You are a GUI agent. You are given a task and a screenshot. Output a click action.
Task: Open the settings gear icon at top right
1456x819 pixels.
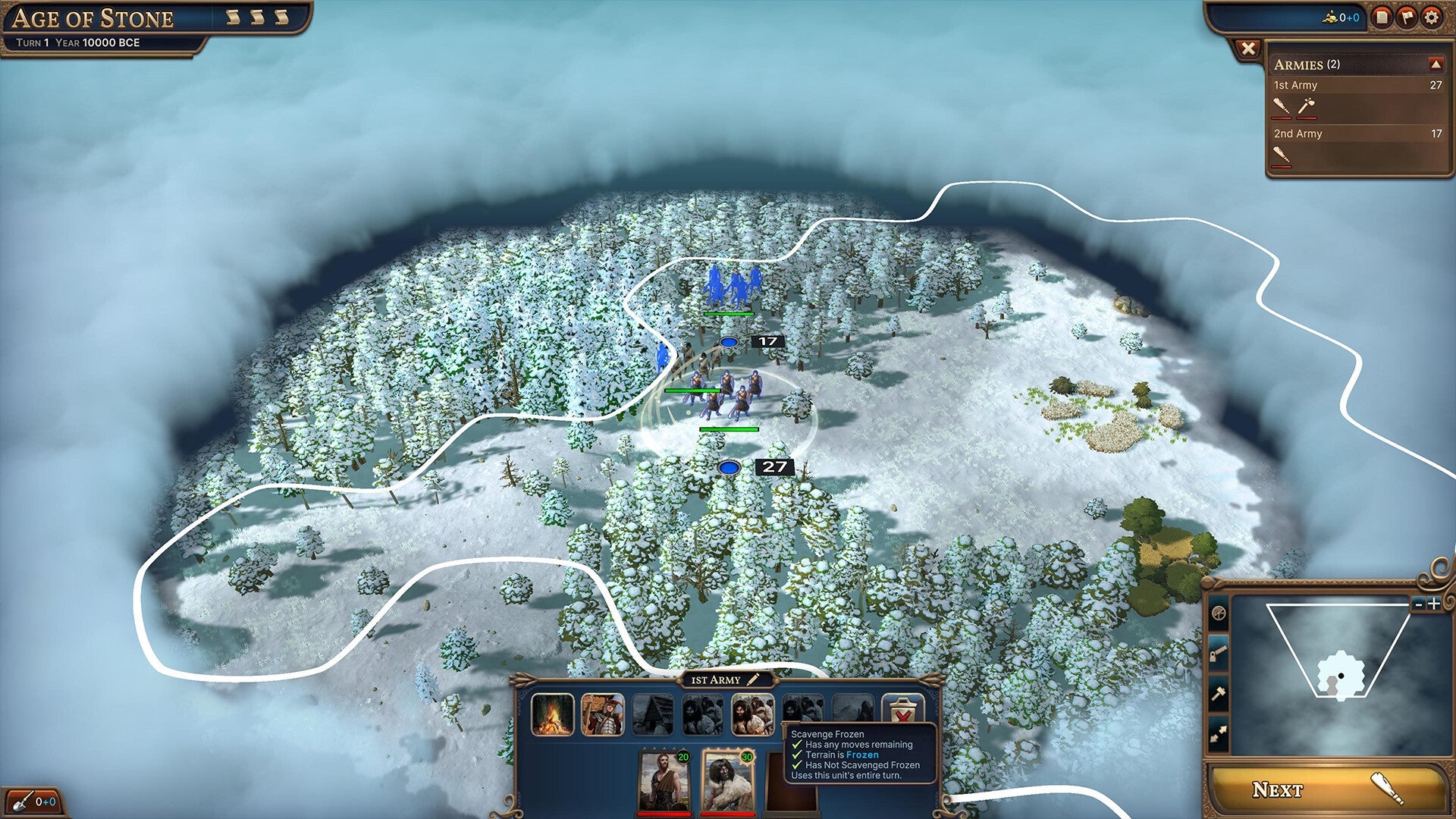coord(1431,17)
